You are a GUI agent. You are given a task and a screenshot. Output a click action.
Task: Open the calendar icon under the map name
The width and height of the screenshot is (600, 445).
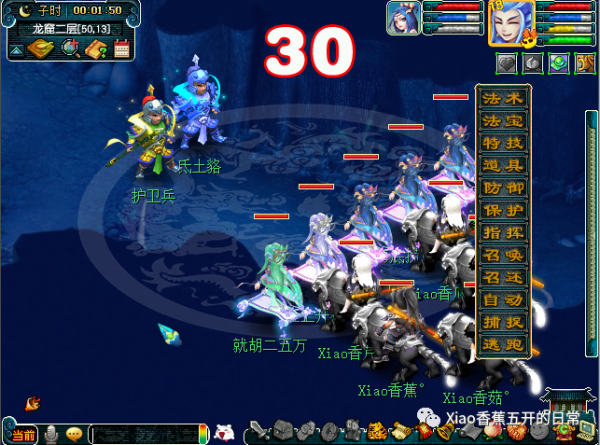122,49
